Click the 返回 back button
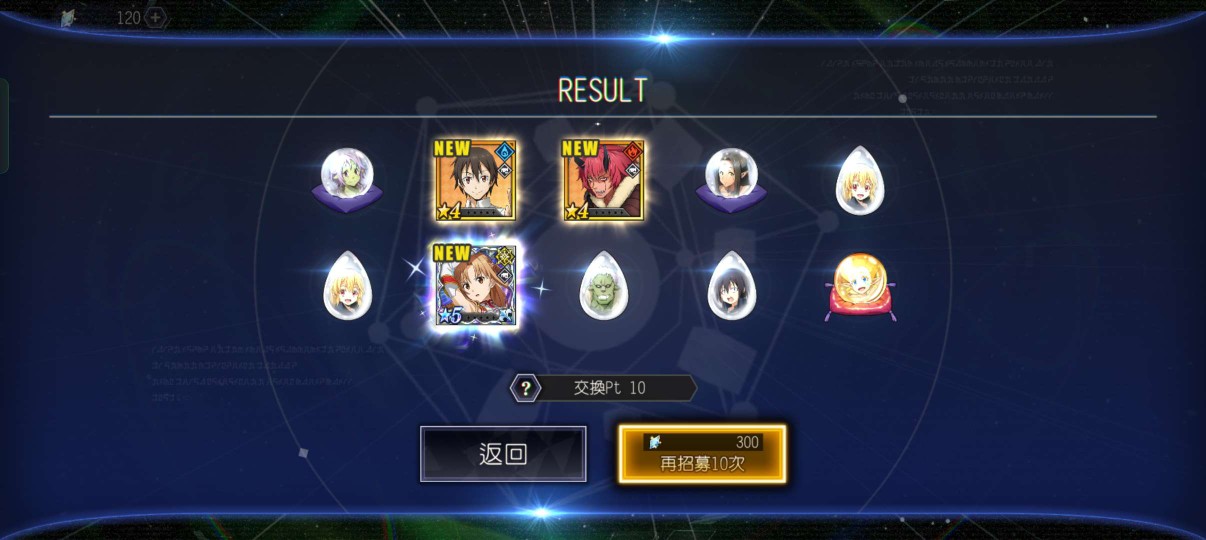The height and width of the screenshot is (540, 1206). tap(503, 454)
